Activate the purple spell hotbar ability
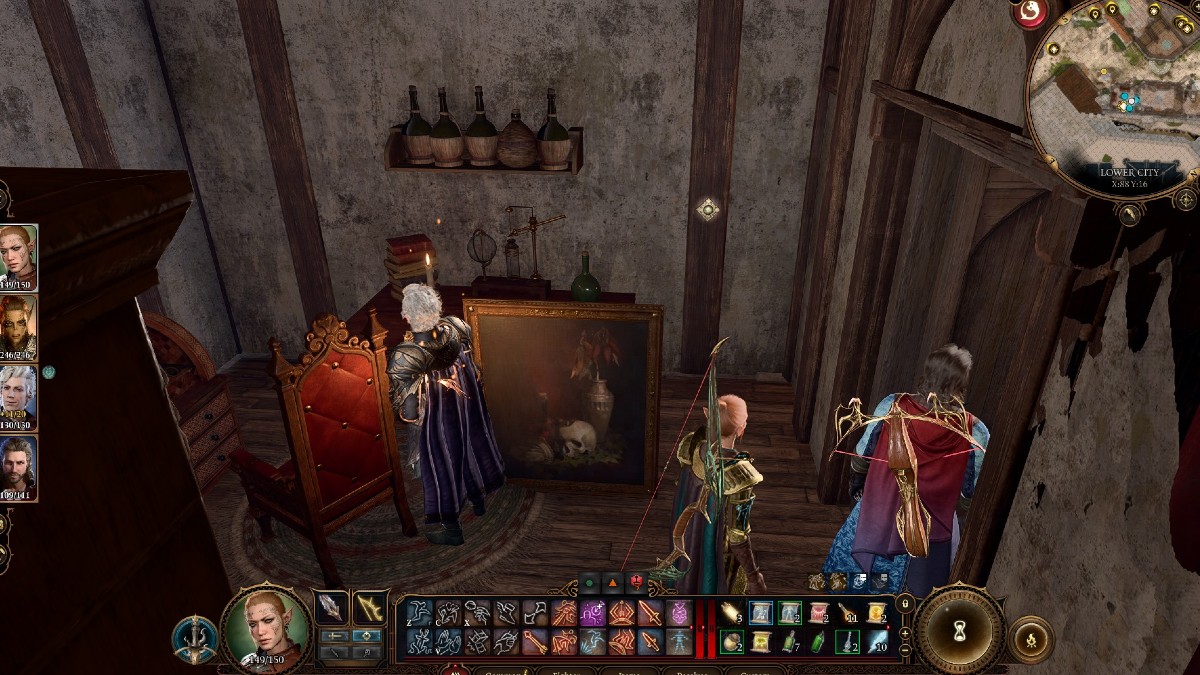The image size is (1200, 675). pyautogui.click(x=593, y=613)
